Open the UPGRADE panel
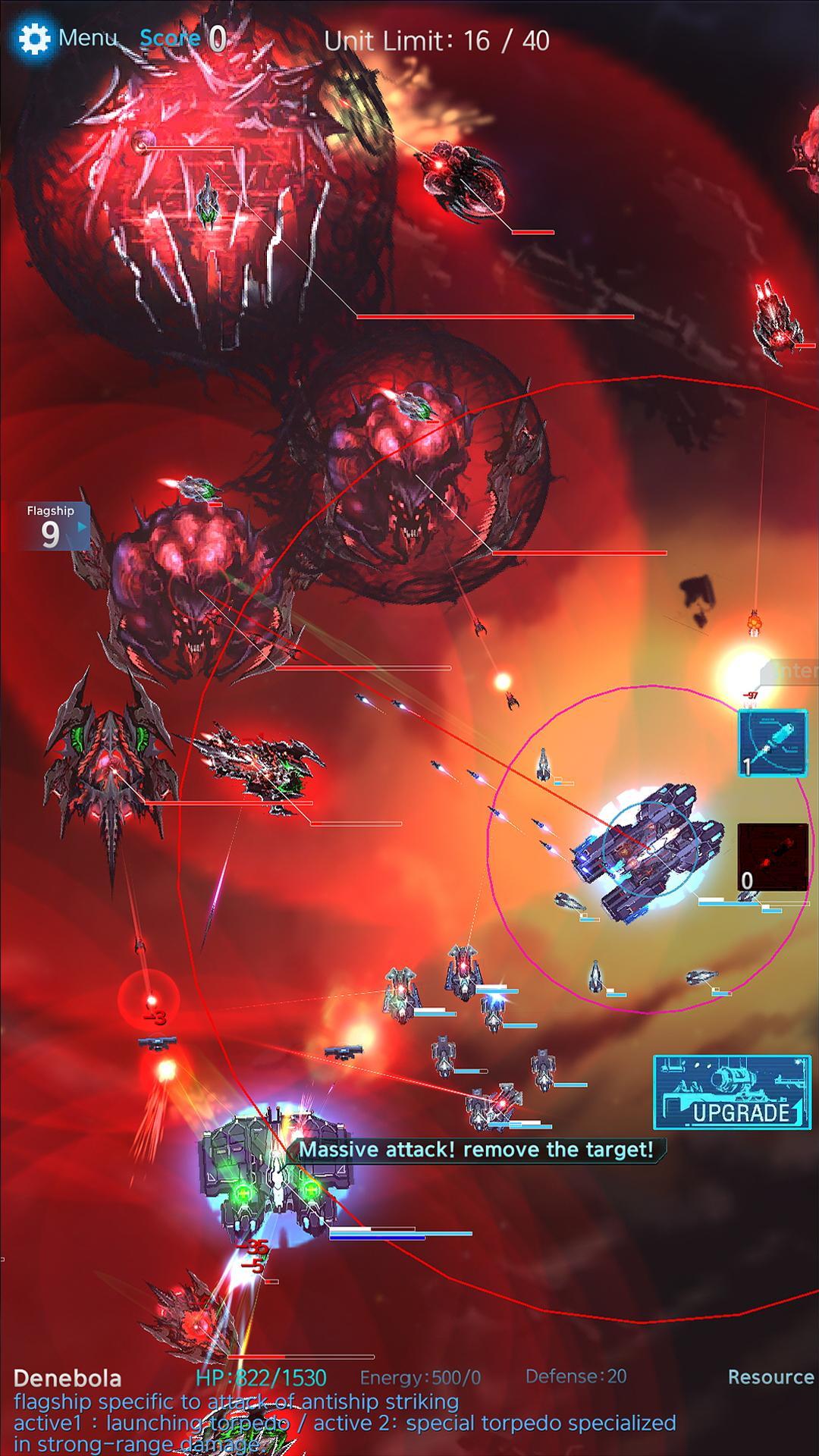 point(731,1092)
